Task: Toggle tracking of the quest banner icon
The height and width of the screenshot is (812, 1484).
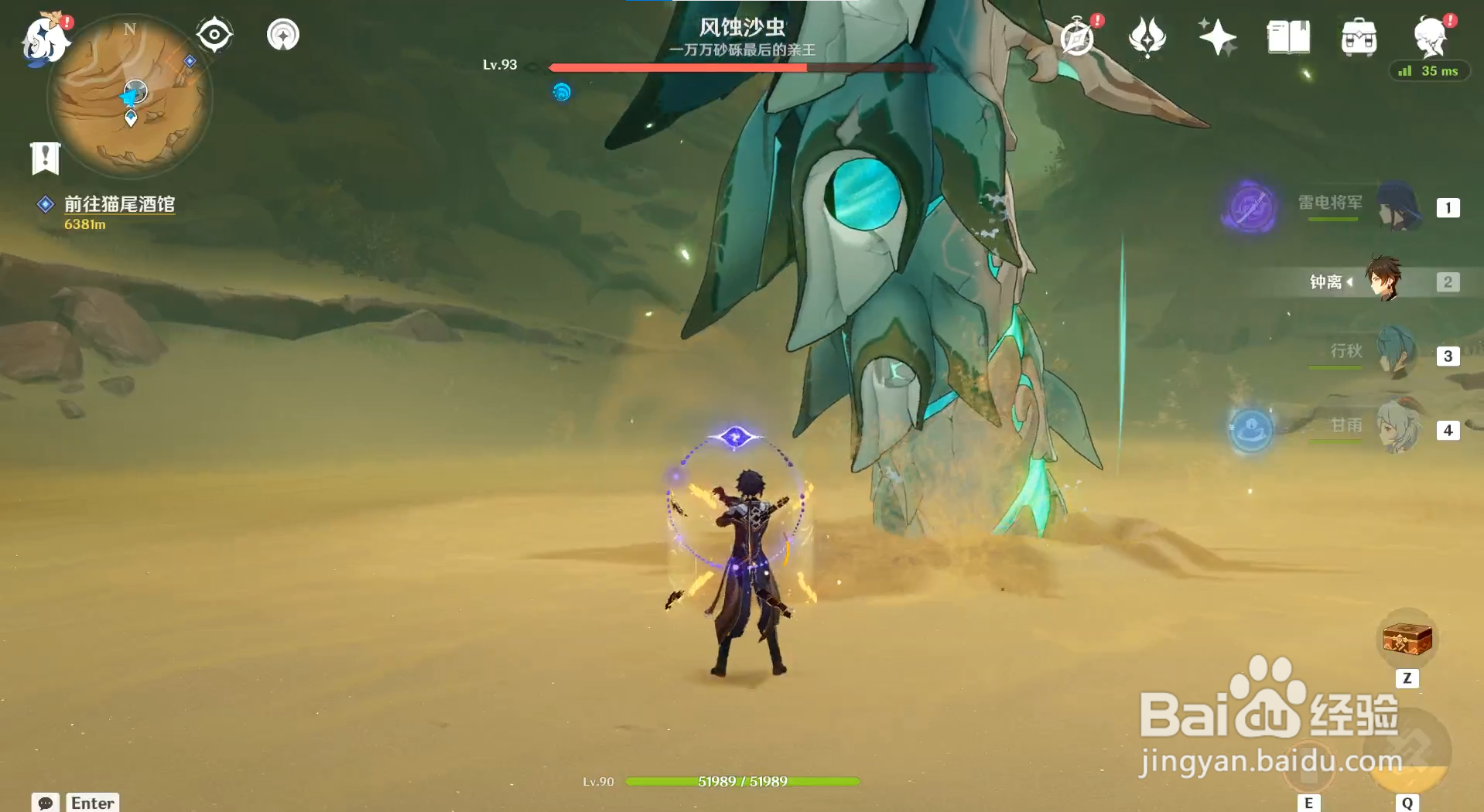Action: click(x=46, y=159)
